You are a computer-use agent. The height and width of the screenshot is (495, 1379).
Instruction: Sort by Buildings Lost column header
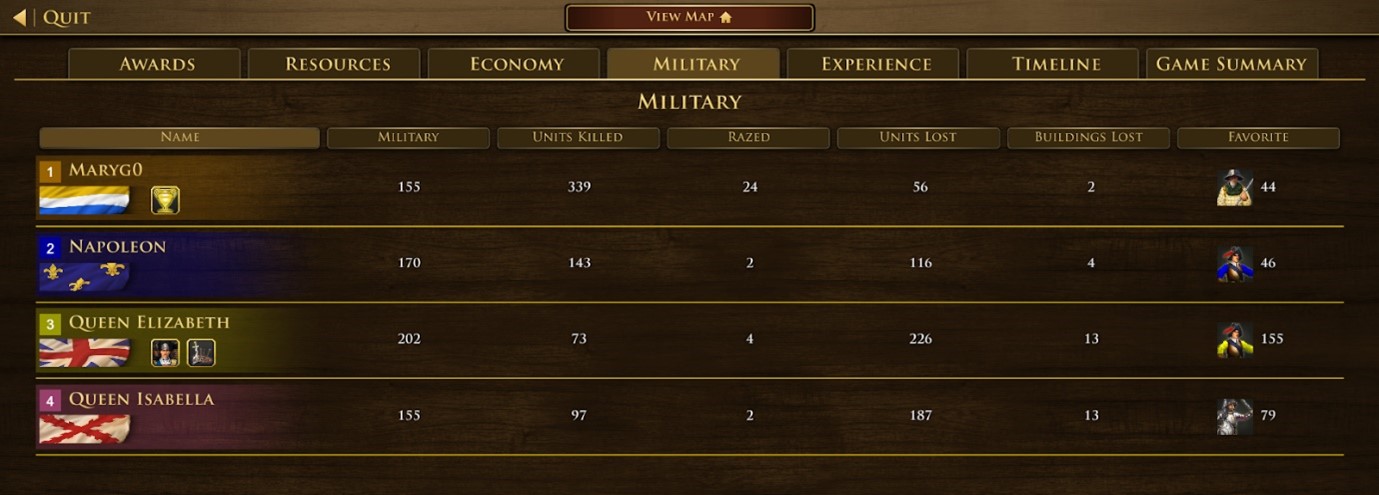(x=1088, y=137)
